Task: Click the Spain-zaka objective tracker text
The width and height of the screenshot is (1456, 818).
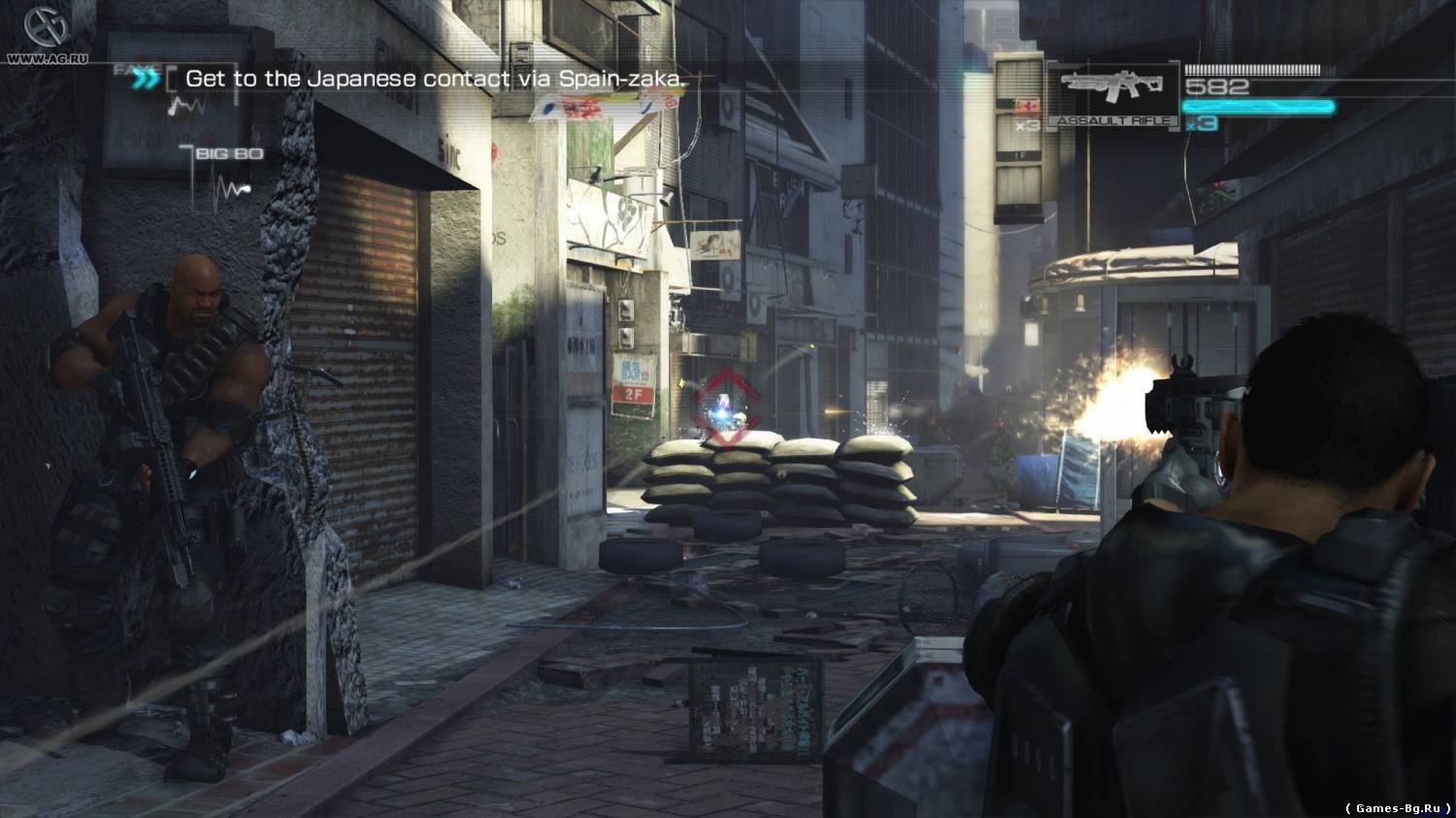Action: [x=436, y=79]
